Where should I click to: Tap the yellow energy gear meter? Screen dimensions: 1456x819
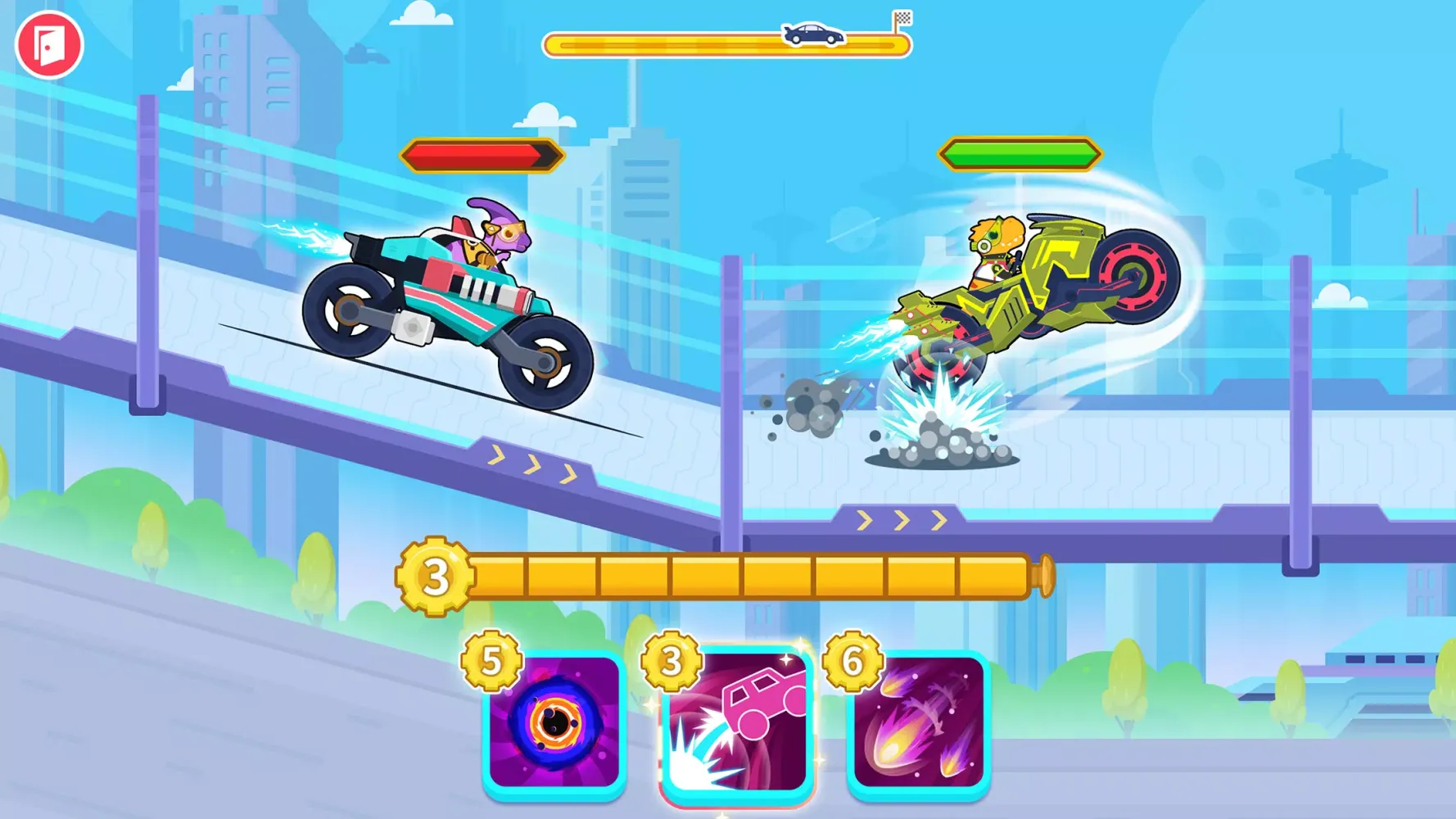click(737, 577)
